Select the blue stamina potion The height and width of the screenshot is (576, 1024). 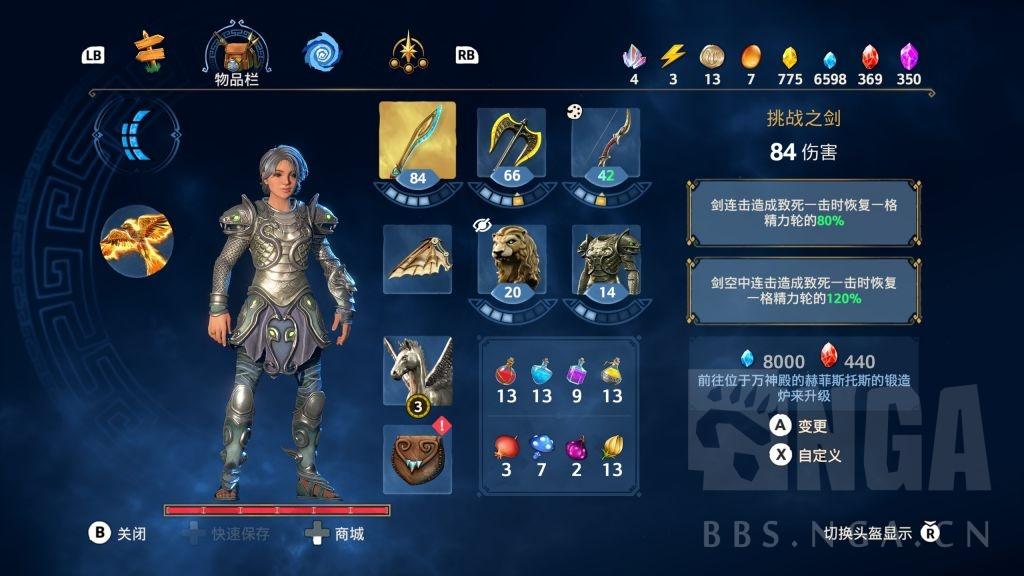pyautogui.click(x=542, y=380)
